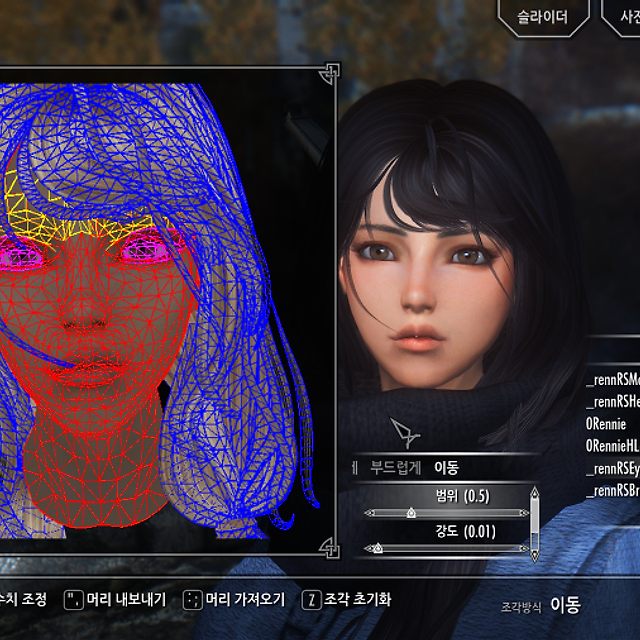Choose the 이동 brush mode

click(x=446, y=467)
